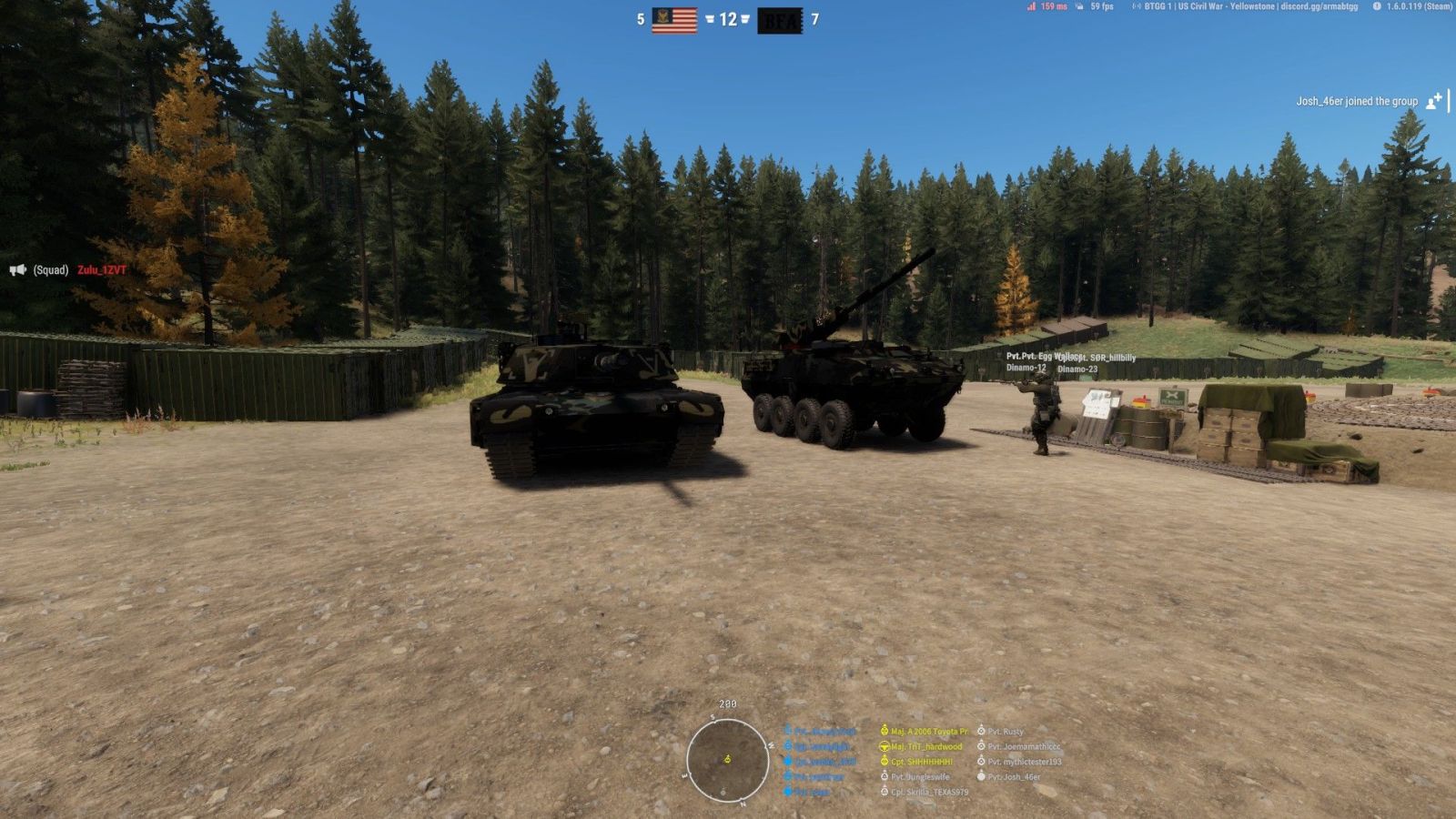Viewport: 1456px width, 819px height.
Task: Click the Squad voice indicator for Zulu_1ZVT
Action: point(18,270)
